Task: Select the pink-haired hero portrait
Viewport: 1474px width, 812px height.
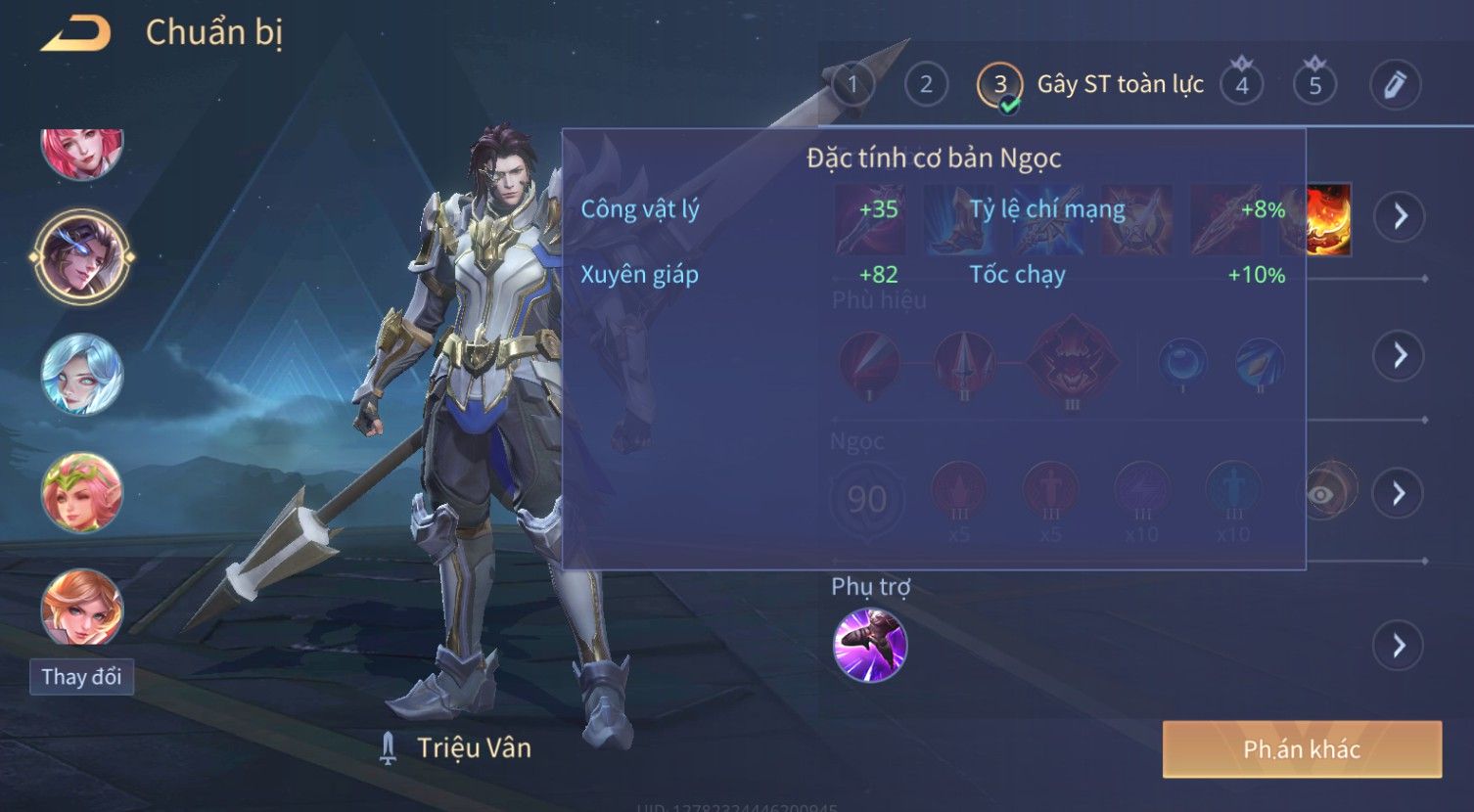Action: (x=82, y=152)
